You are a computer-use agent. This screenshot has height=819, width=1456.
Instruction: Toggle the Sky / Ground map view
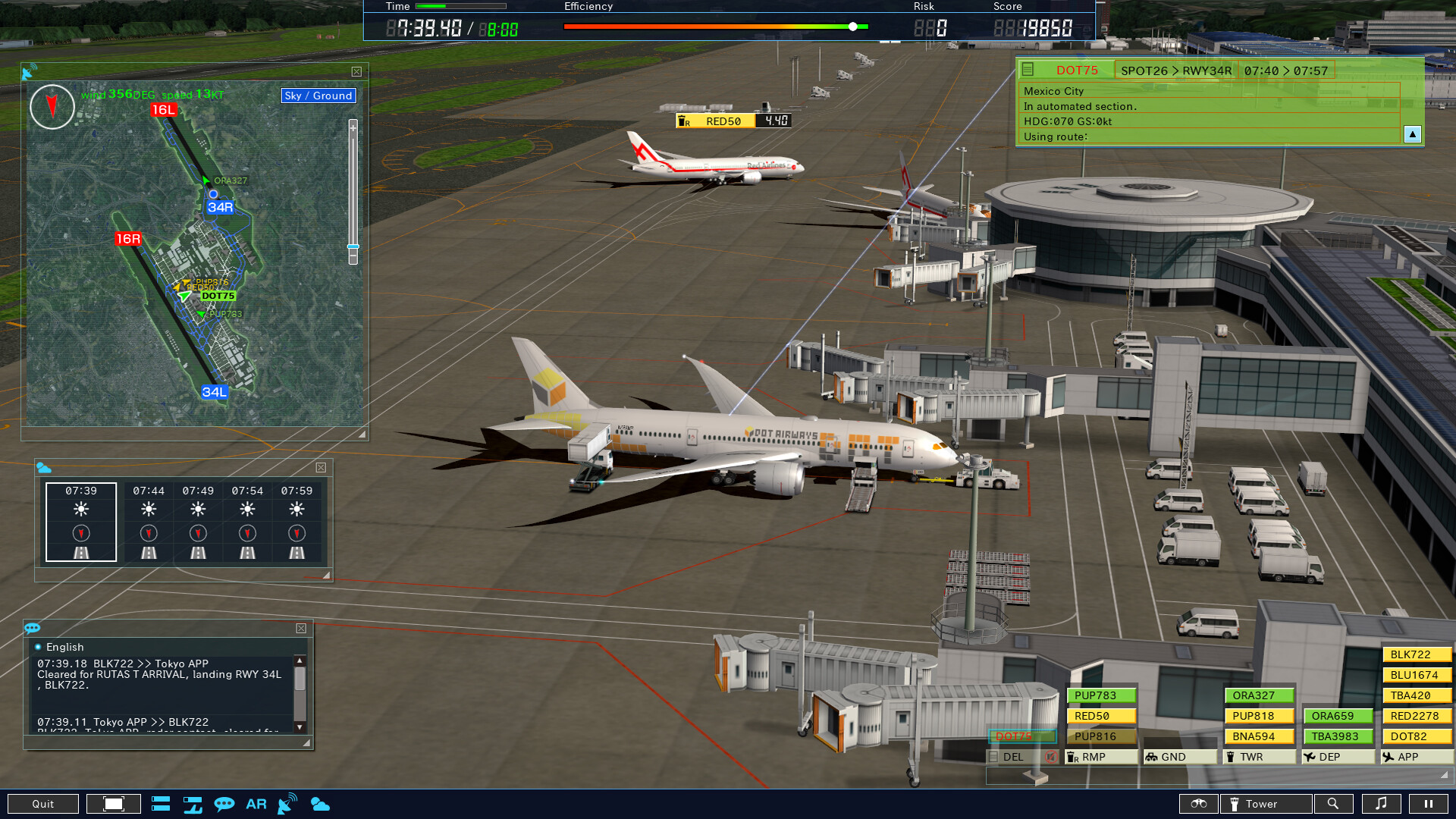318,96
